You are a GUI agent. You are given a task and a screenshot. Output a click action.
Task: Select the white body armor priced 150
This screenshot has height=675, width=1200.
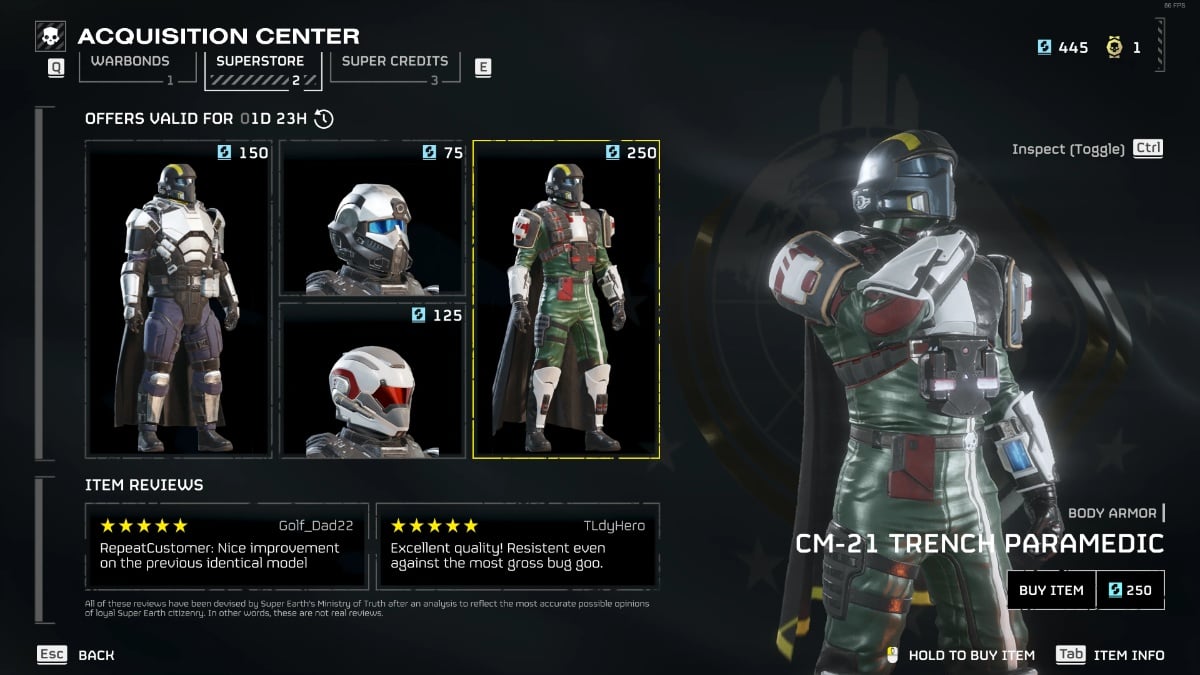pos(178,298)
